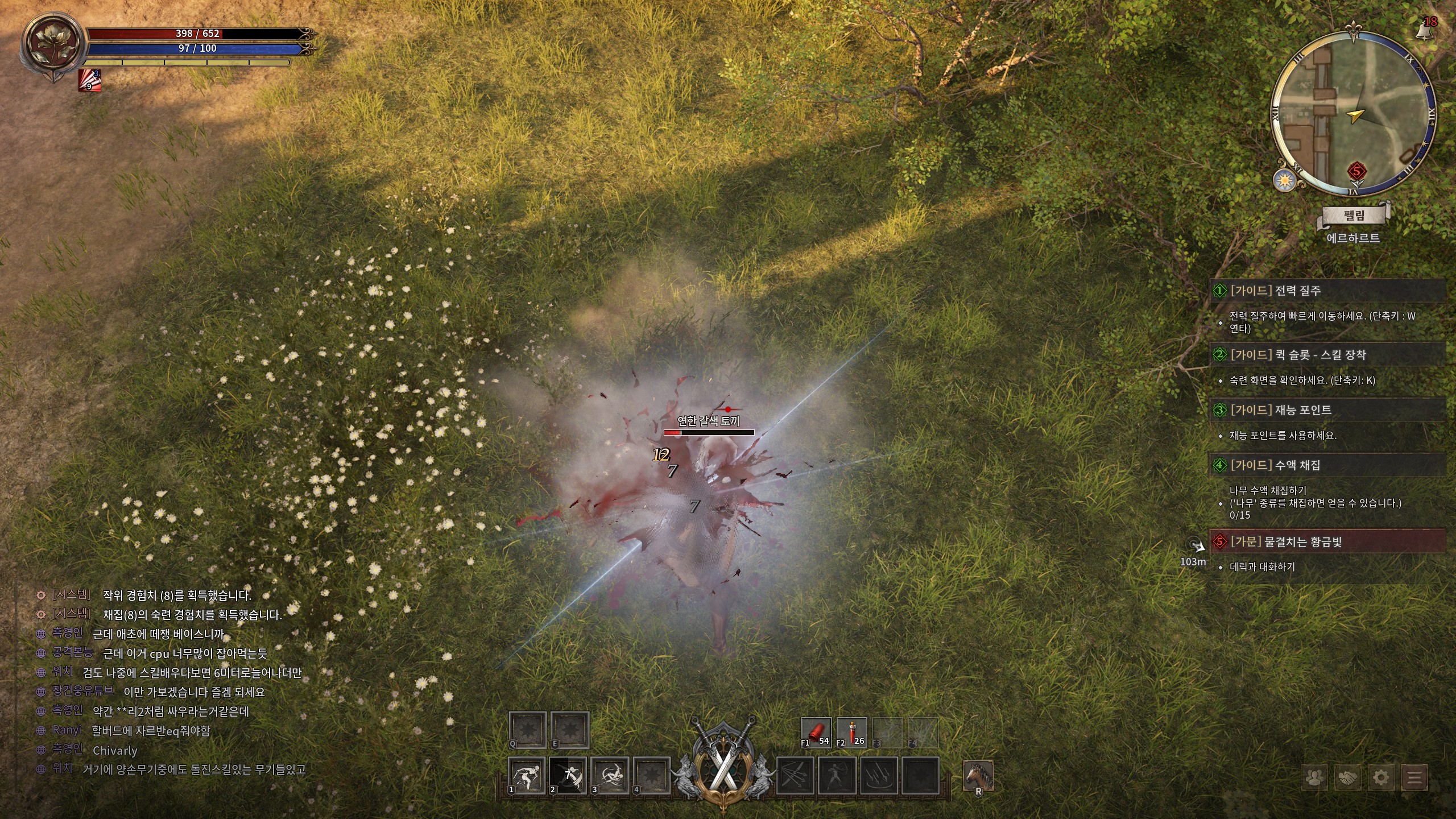Open the gear settings button
The image size is (1456, 819).
coord(1381,777)
